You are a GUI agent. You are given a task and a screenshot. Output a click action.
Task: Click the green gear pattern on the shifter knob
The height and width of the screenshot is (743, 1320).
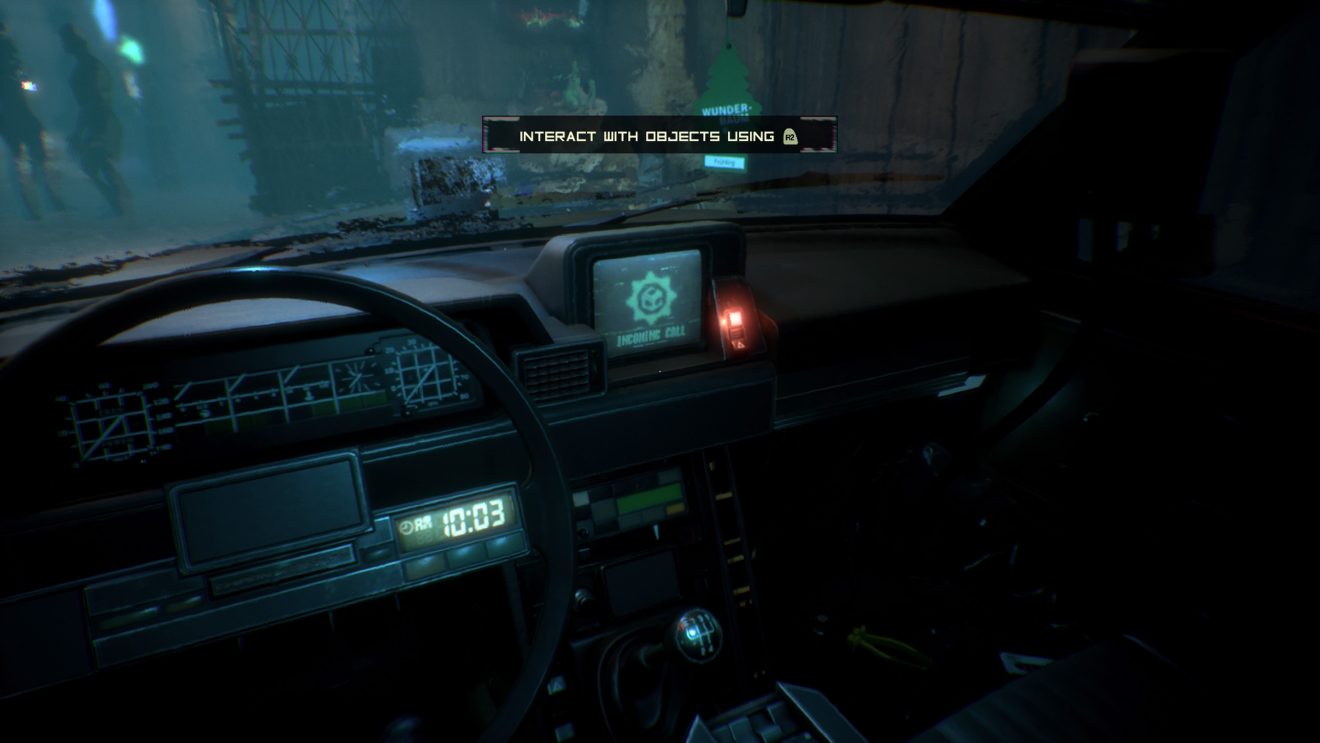(702, 630)
